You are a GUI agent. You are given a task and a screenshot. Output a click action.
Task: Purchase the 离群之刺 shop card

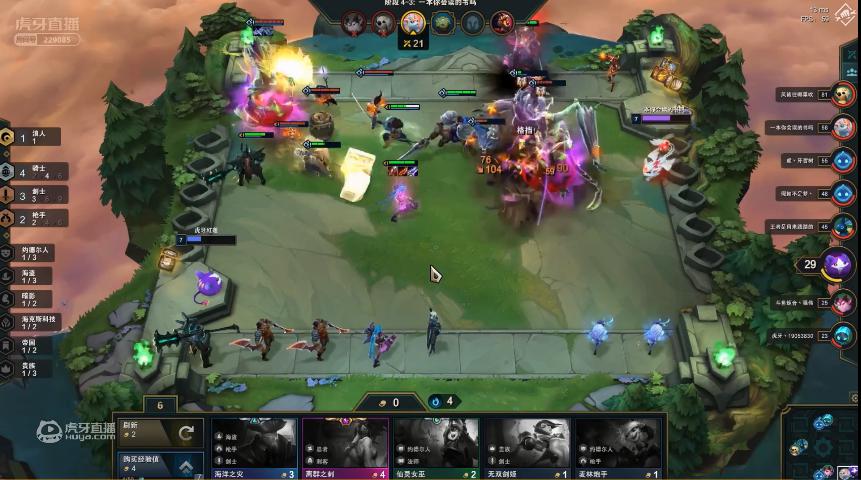(345, 447)
